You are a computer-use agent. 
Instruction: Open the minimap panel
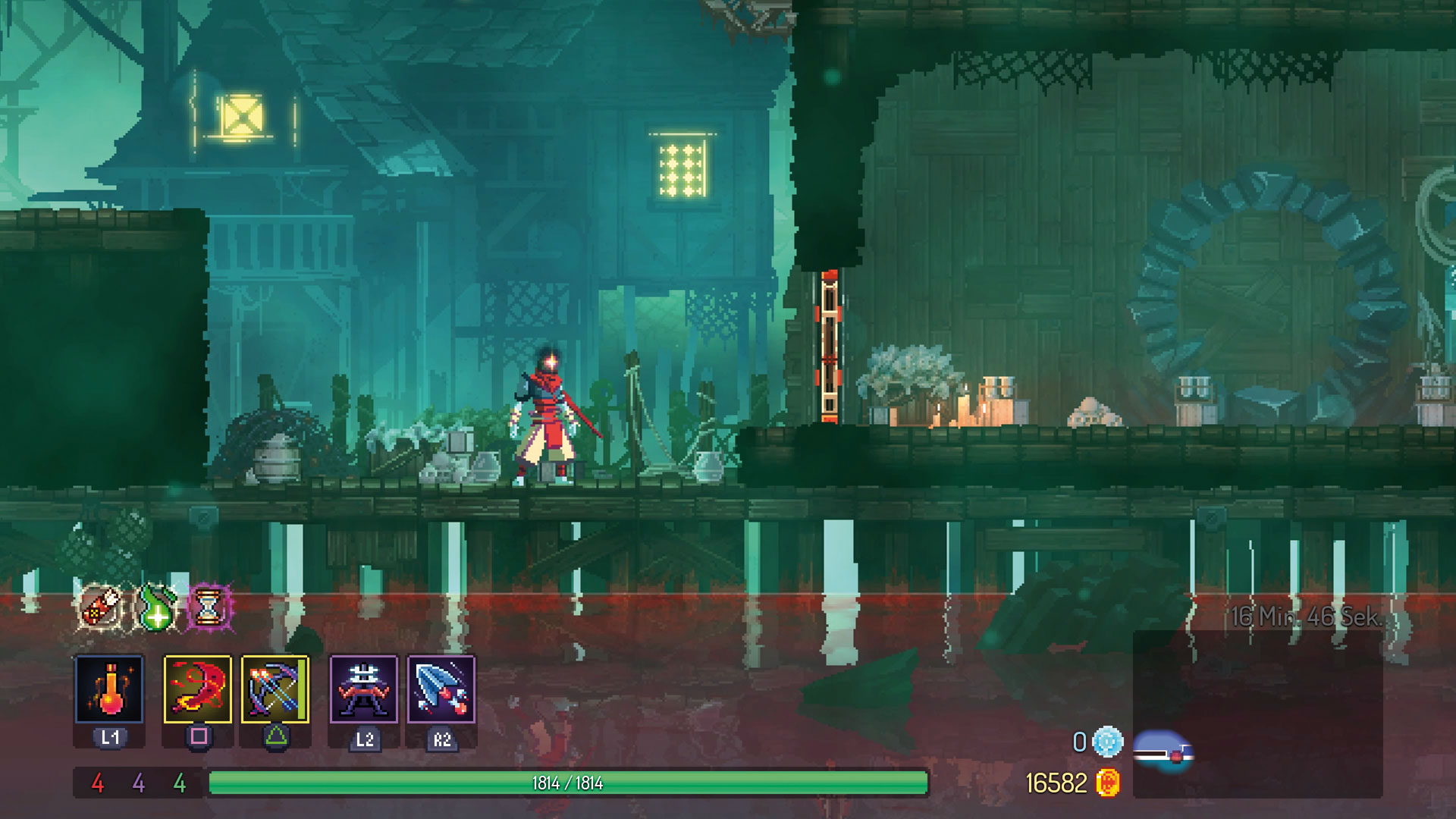pyautogui.click(x=1257, y=713)
